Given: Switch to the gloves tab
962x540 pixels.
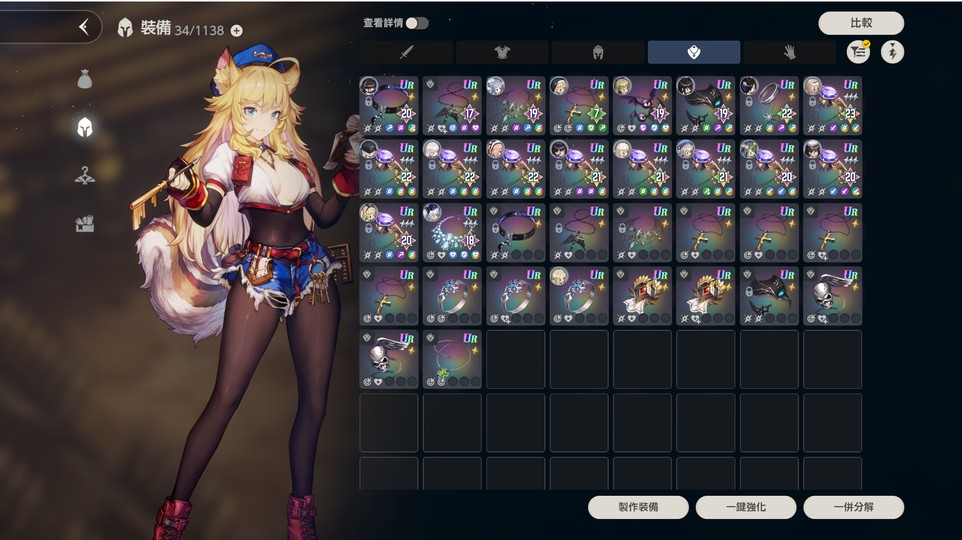Looking at the screenshot, I should tap(789, 52).
